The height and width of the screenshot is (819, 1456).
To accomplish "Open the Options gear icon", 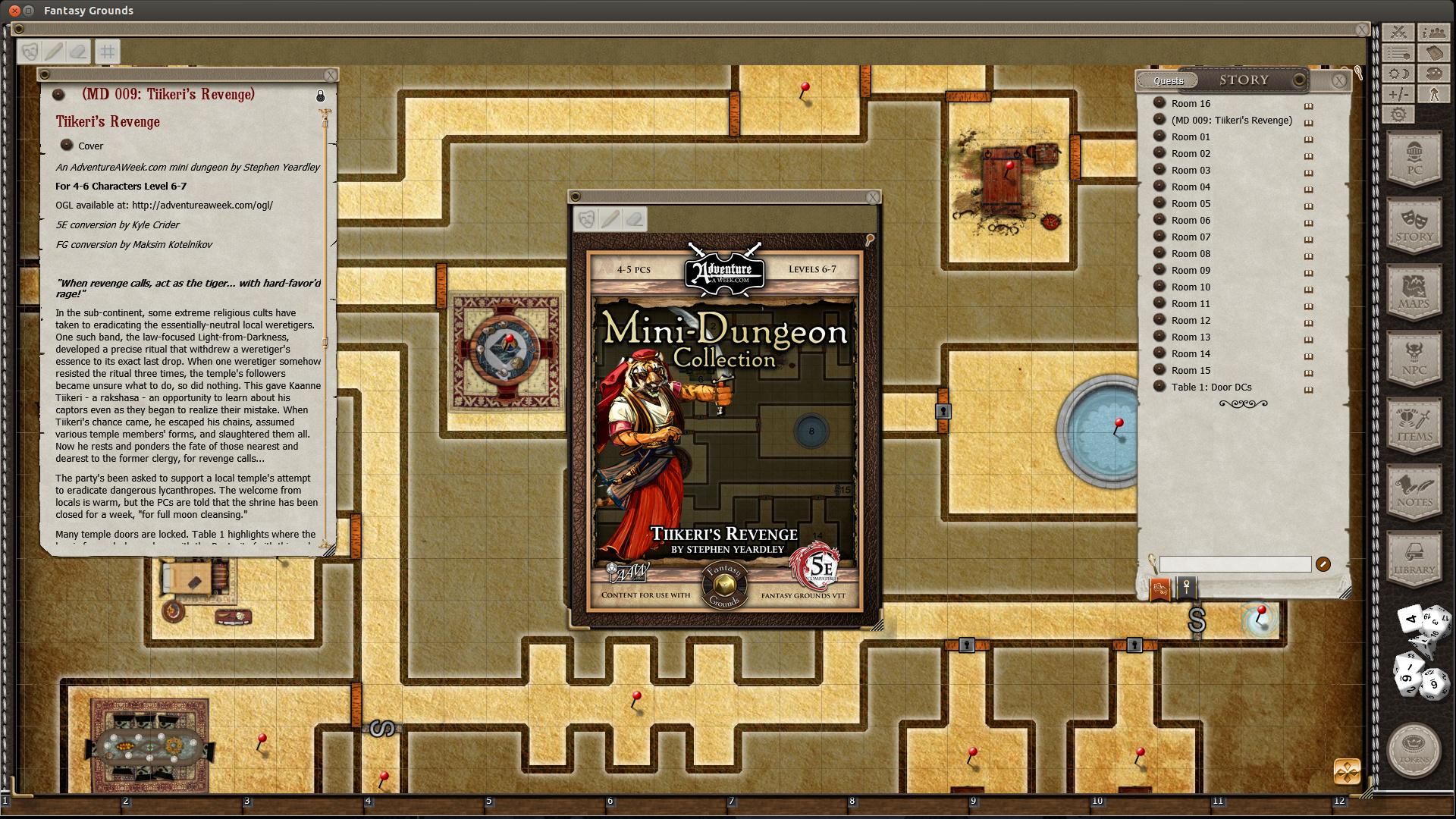I will [x=1398, y=114].
